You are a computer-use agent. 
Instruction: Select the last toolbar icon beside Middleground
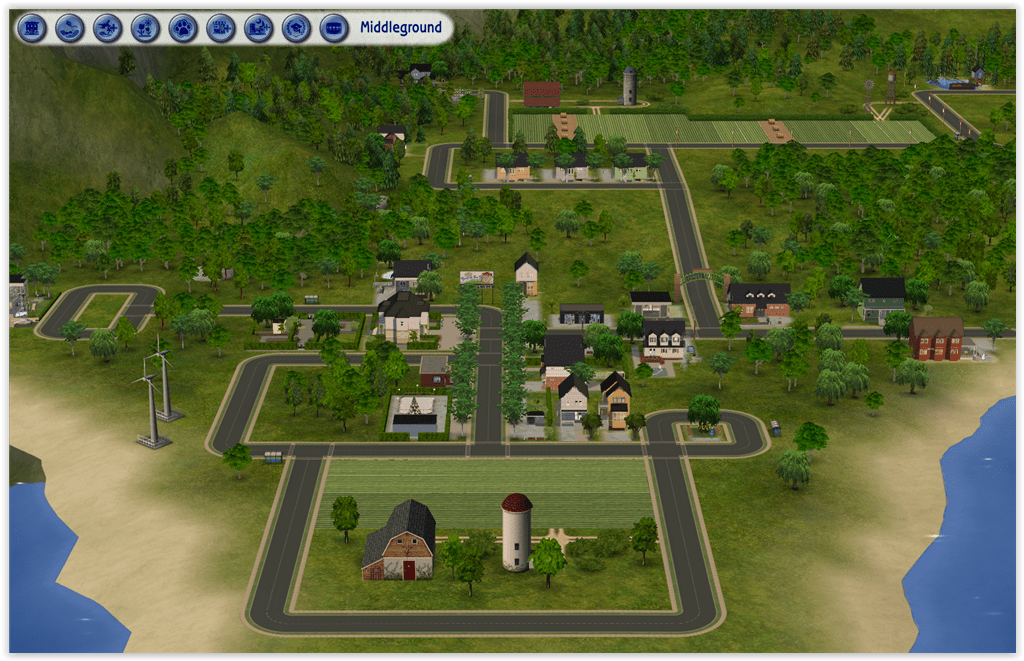pos(334,28)
